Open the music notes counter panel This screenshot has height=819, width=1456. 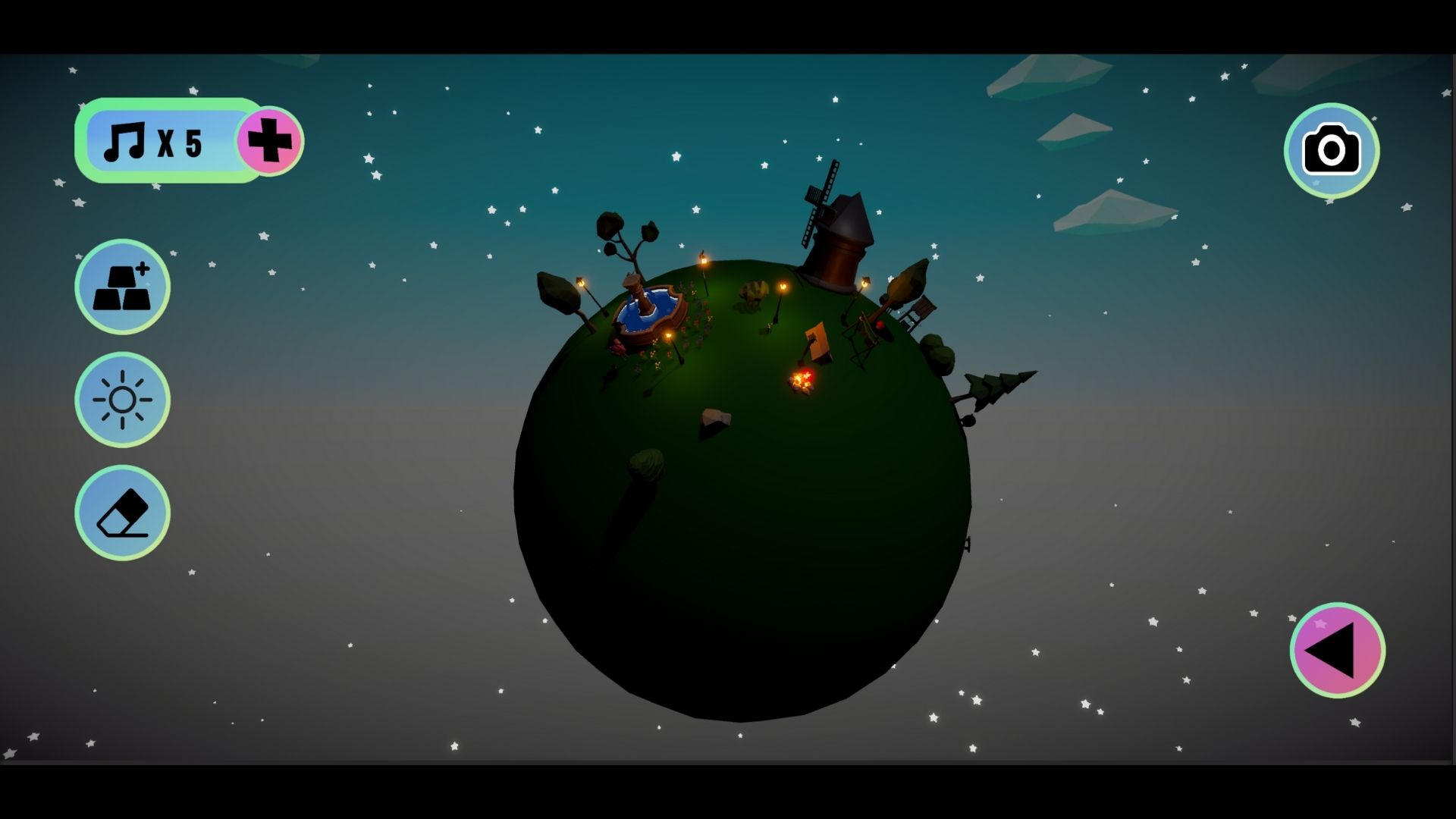(186, 140)
